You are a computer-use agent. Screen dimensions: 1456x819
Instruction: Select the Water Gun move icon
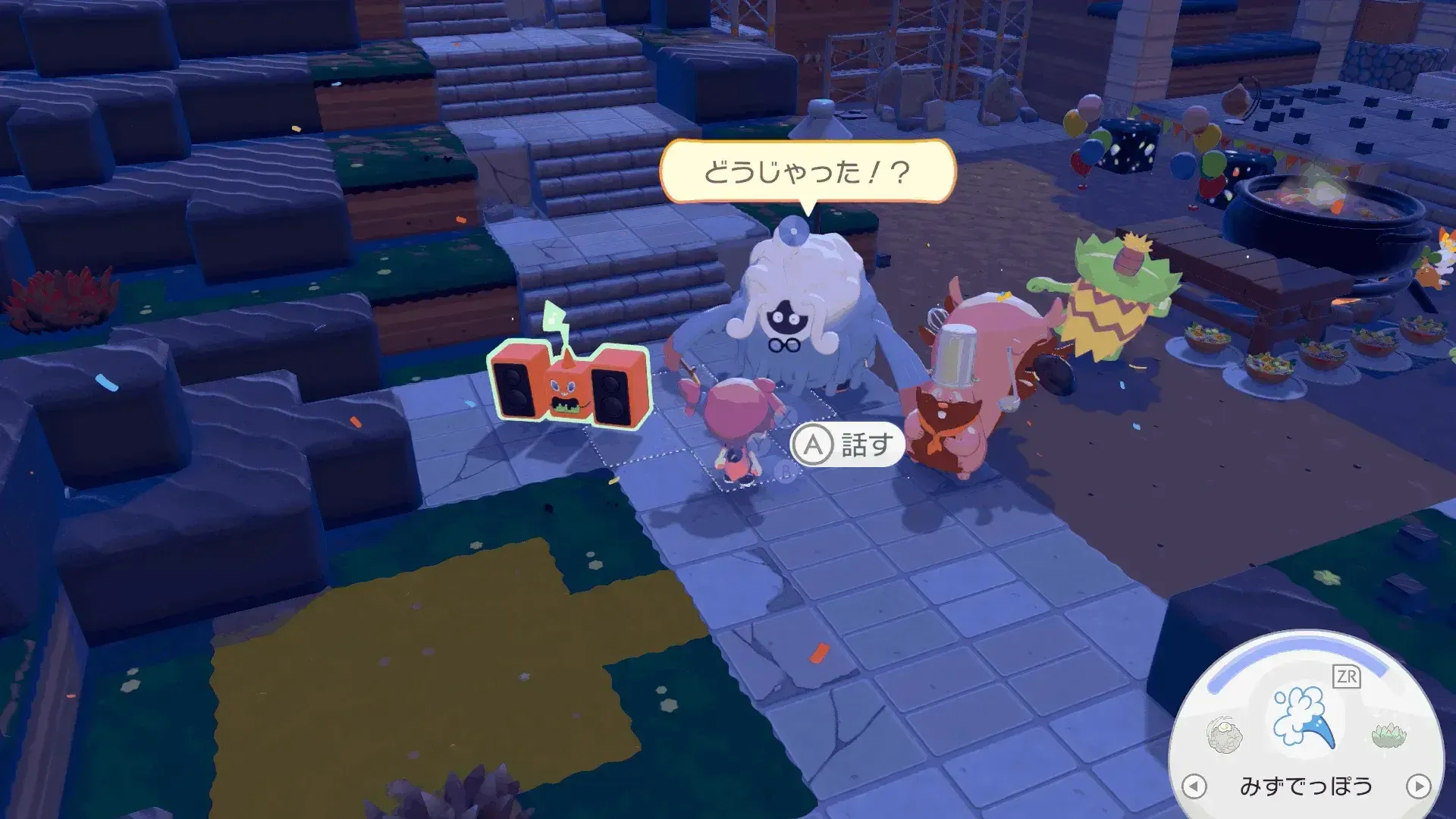(1304, 717)
